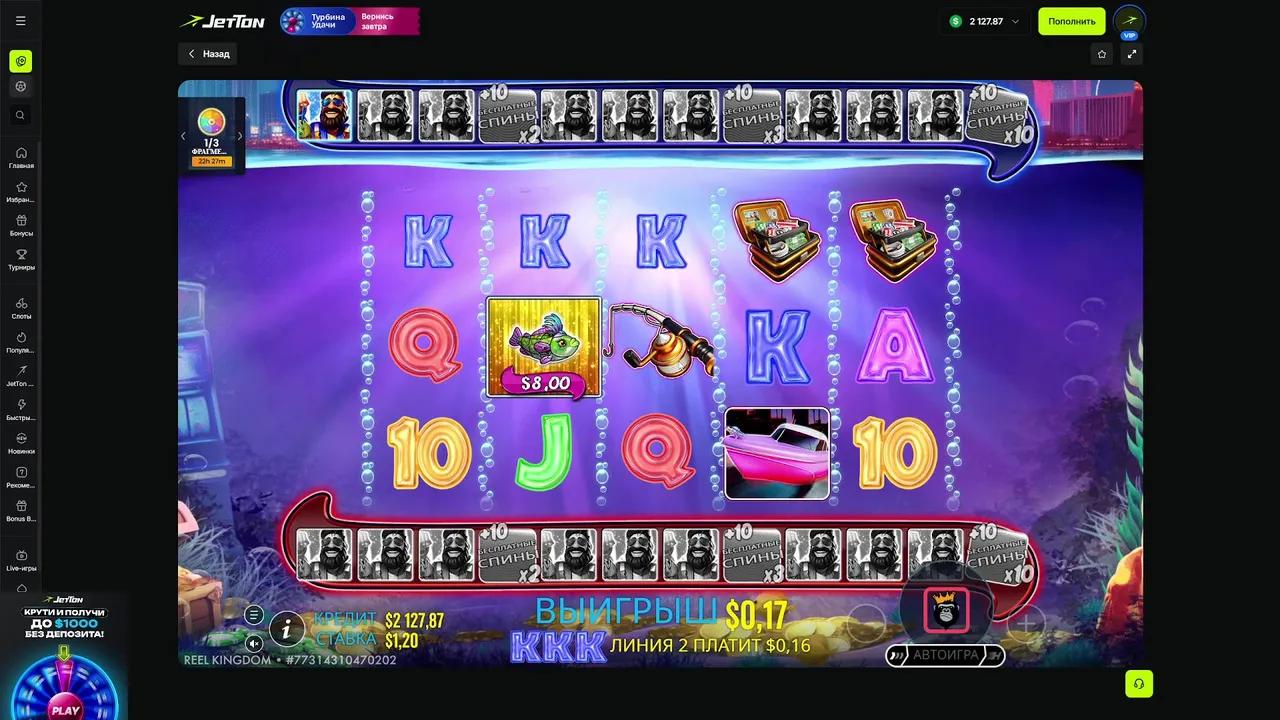Click the gorilla bonus buy icon
Image resolution: width=1280 pixels, height=720 pixels.
[x=946, y=608]
